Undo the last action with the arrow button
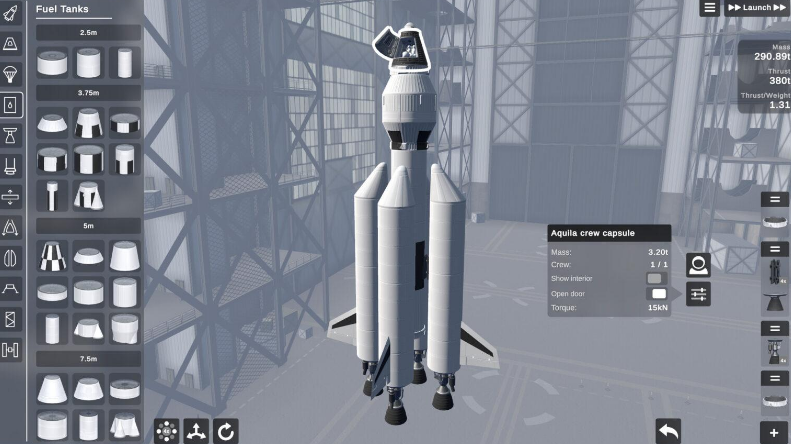The height and width of the screenshot is (444, 791). (x=668, y=430)
